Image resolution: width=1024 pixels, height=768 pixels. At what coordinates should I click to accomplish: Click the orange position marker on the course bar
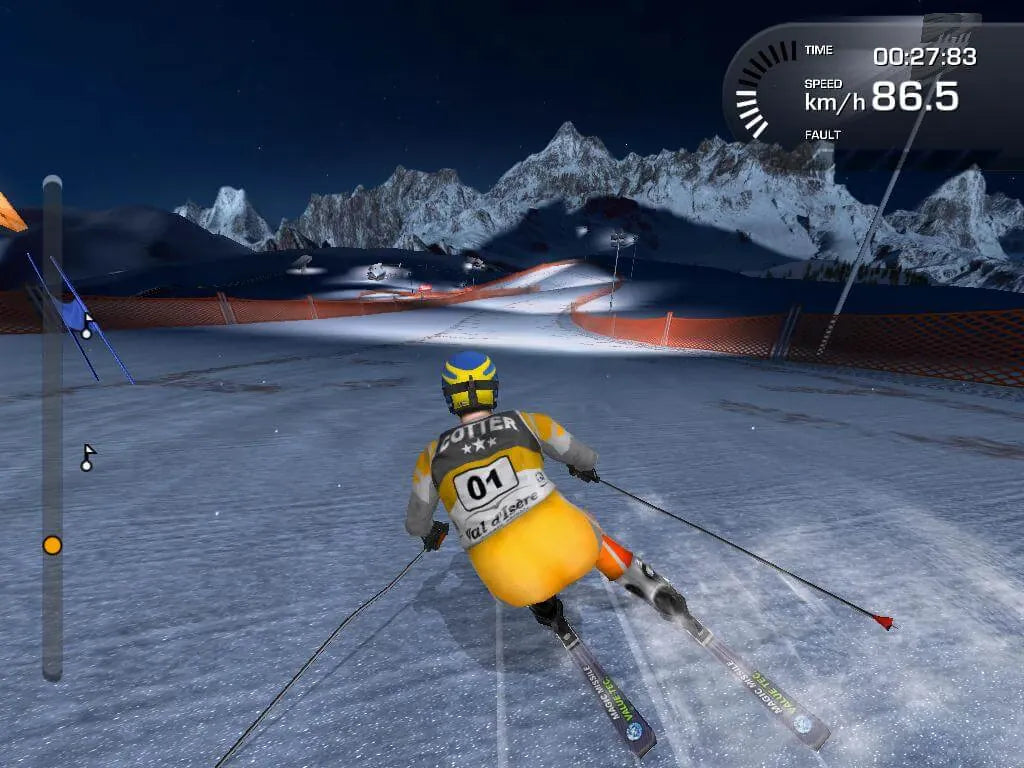tap(52, 545)
